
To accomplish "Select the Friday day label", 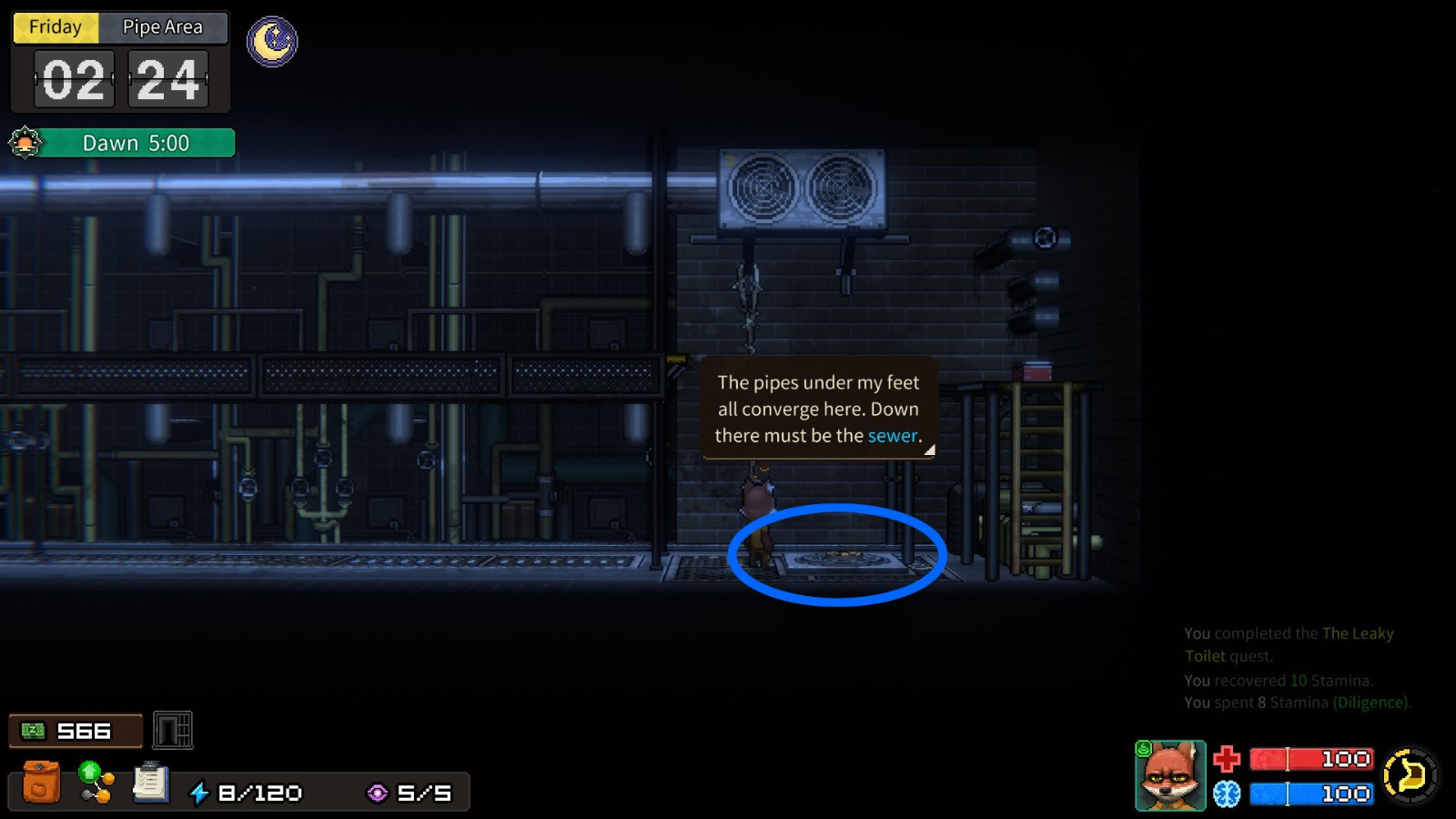I will pos(55,26).
